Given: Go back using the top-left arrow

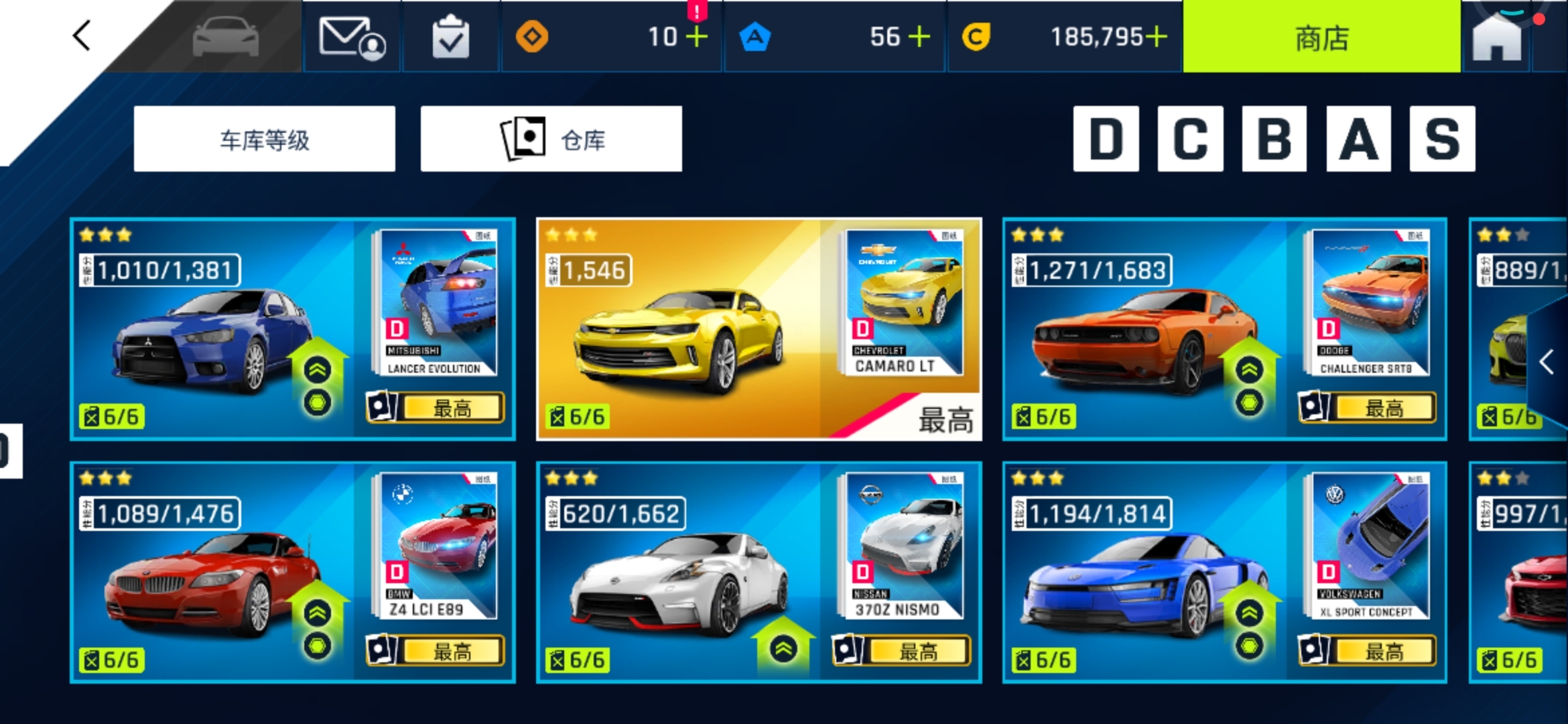Looking at the screenshot, I should pos(82,36).
